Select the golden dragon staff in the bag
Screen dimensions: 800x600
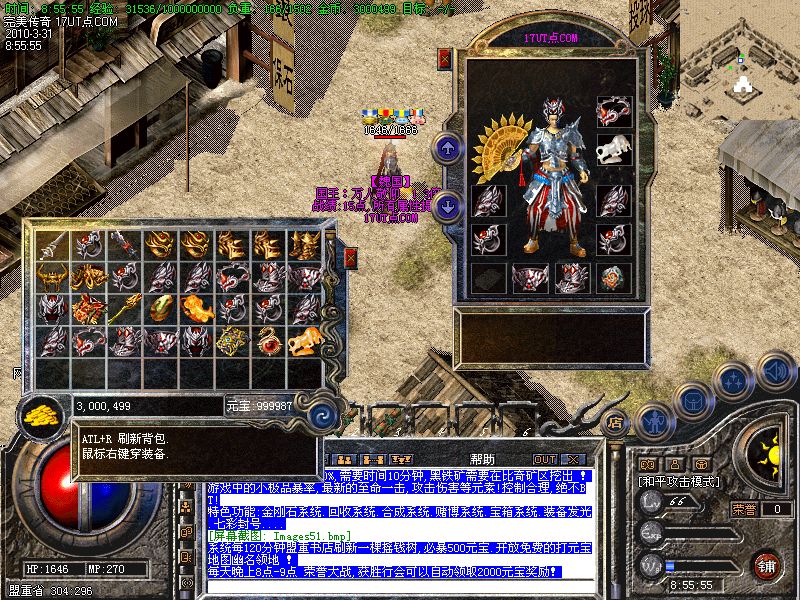pos(123,309)
